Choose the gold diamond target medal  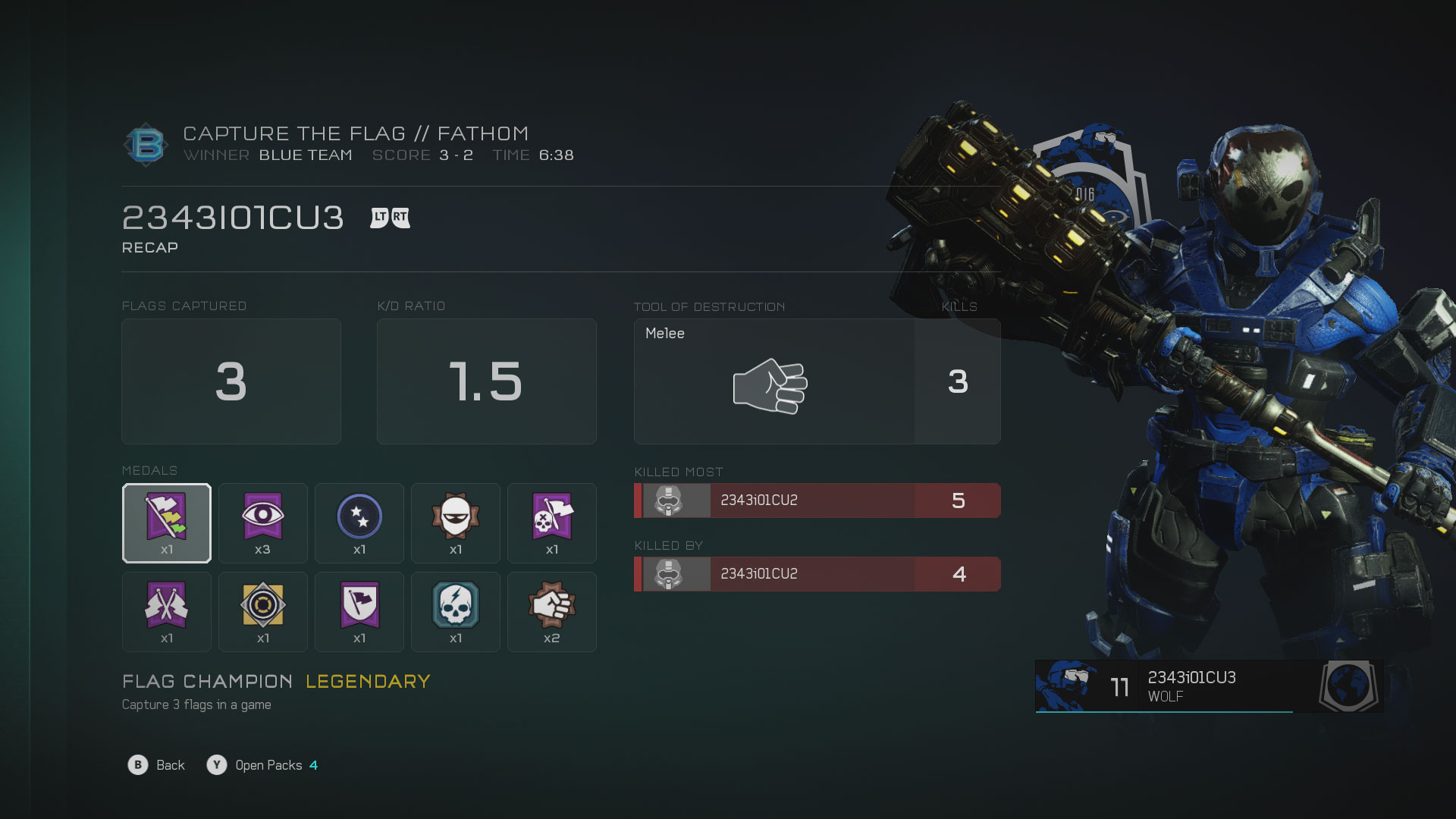coord(262,612)
